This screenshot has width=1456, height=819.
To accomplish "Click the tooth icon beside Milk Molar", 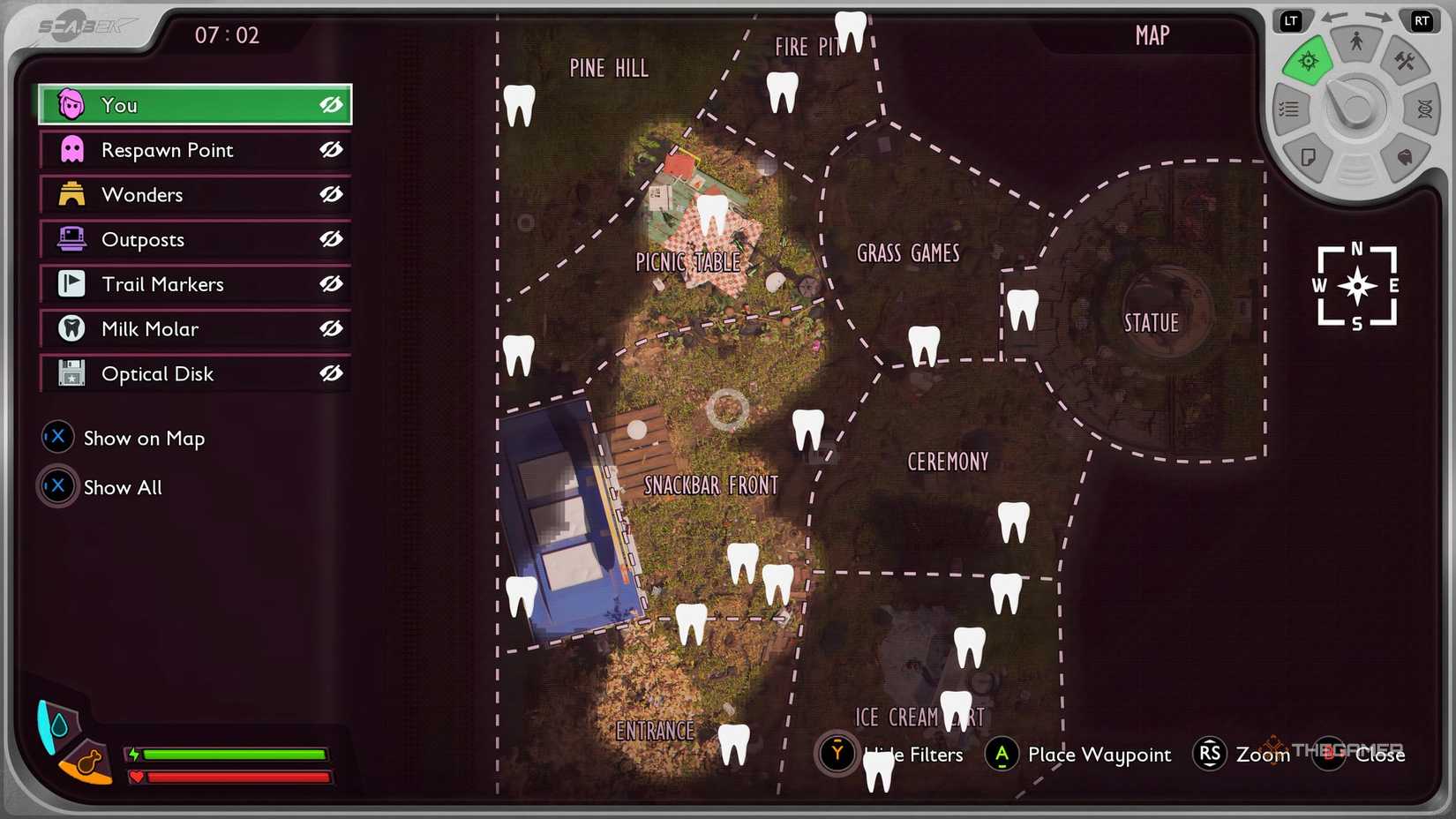I will 71,328.
